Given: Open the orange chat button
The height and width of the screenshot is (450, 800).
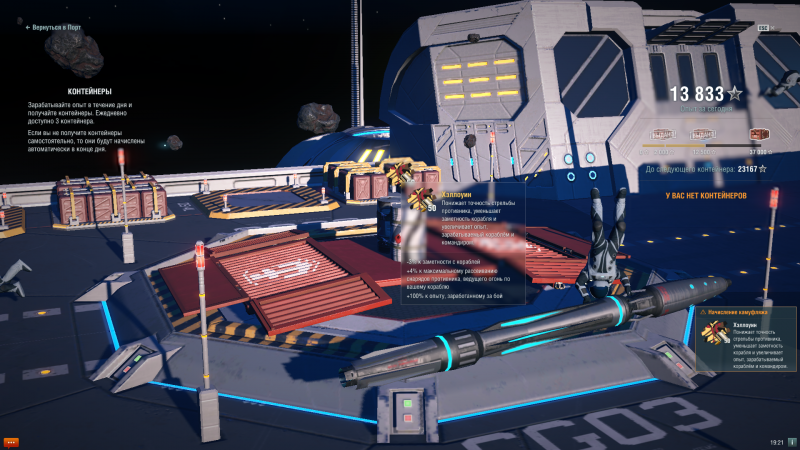Looking at the screenshot, I should click(x=12, y=441).
